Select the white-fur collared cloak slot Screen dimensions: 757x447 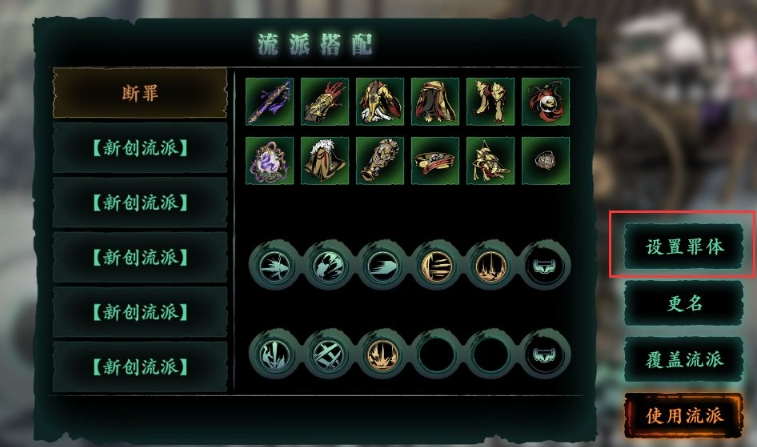(325, 161)
